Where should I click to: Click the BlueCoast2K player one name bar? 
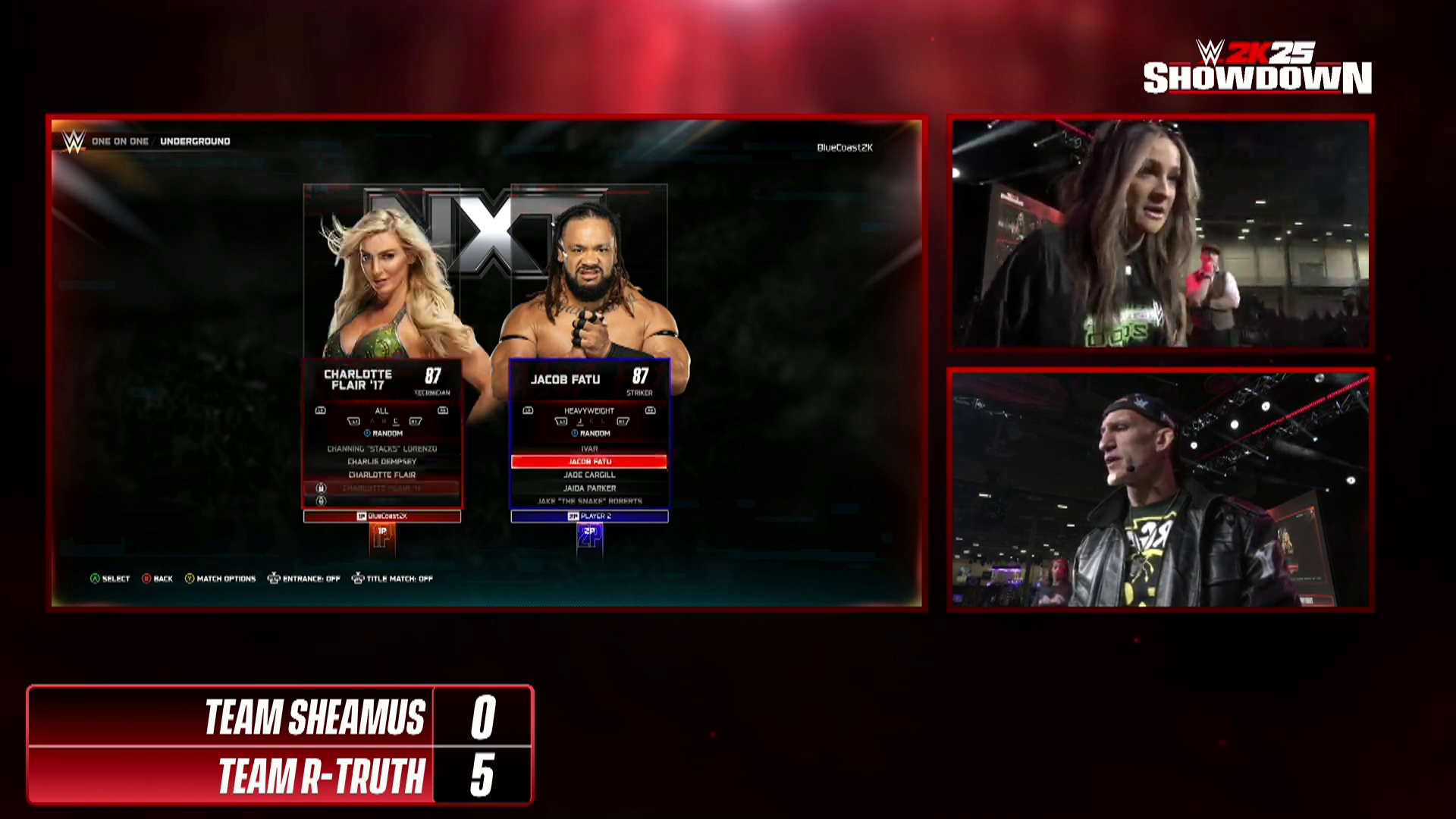(382, 516)
